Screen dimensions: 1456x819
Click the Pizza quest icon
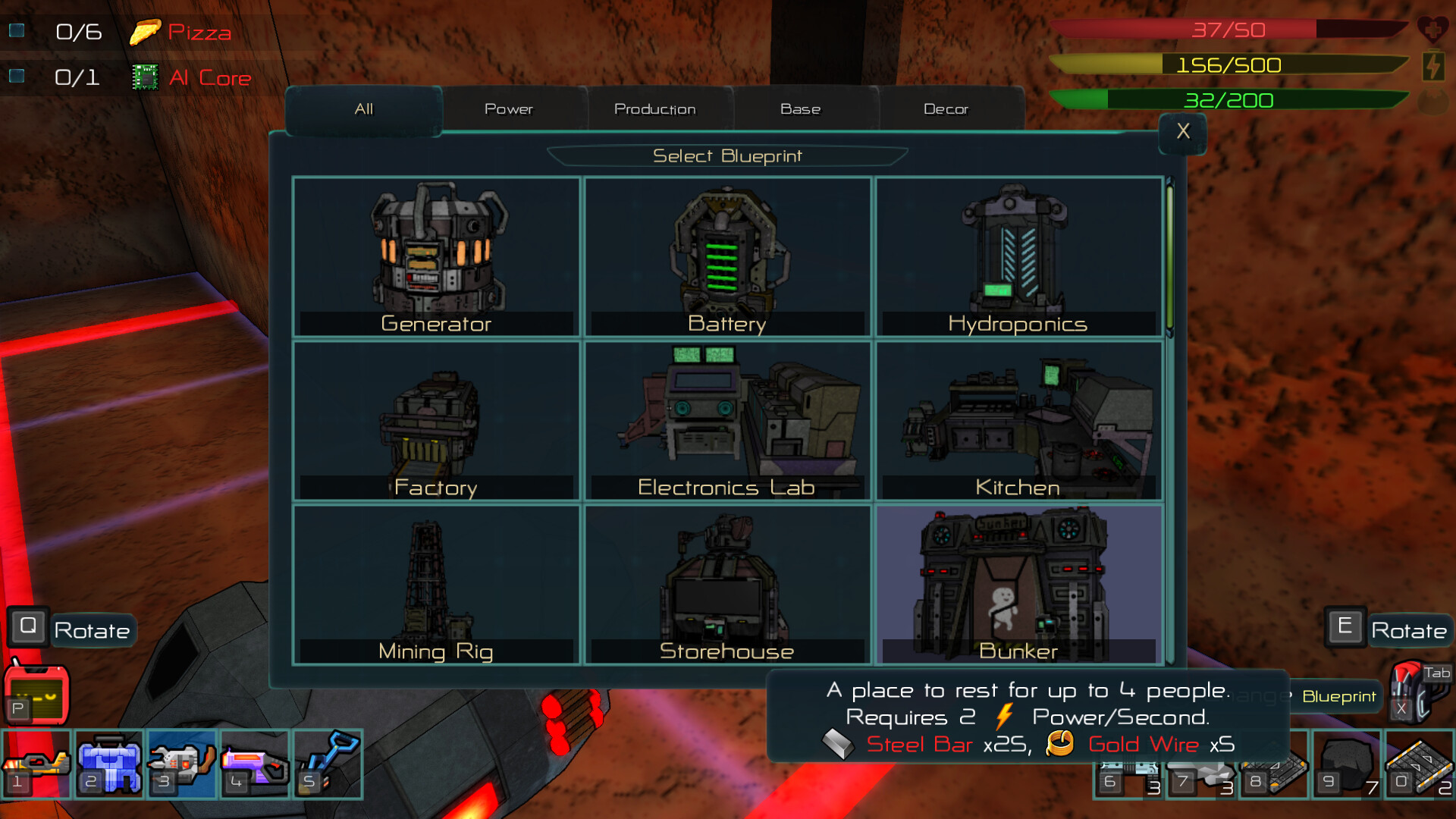tap(146, 32)
